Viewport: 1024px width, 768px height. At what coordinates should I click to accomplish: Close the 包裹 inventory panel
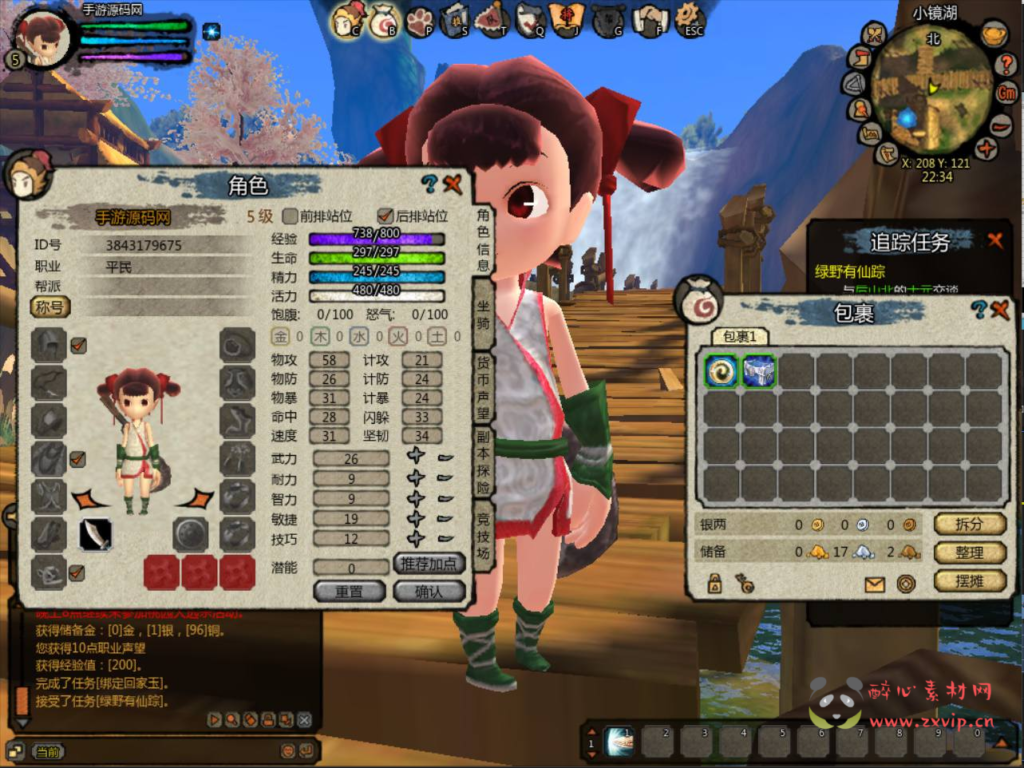1000,310
